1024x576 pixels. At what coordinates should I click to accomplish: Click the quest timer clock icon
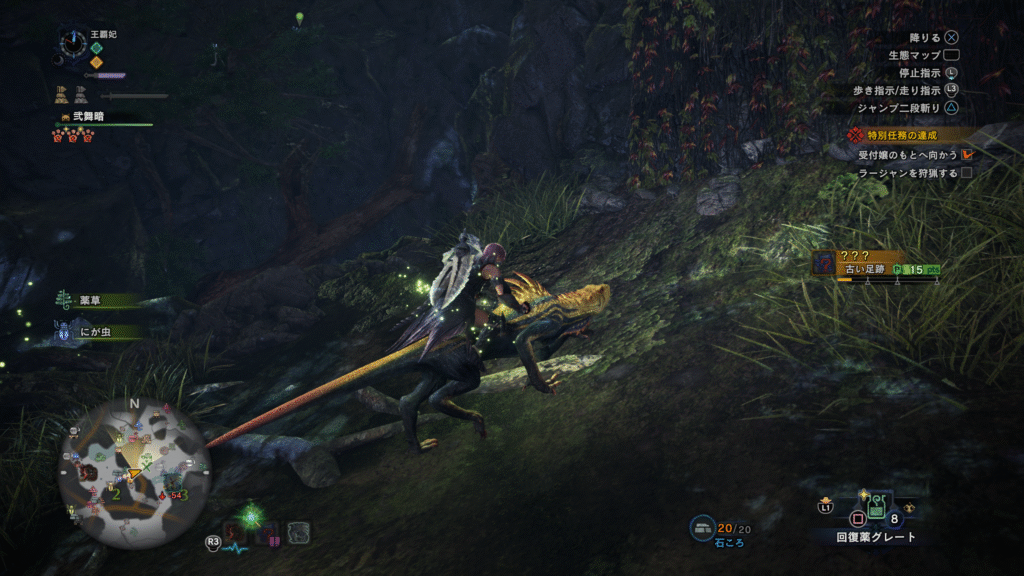point(73,43)
